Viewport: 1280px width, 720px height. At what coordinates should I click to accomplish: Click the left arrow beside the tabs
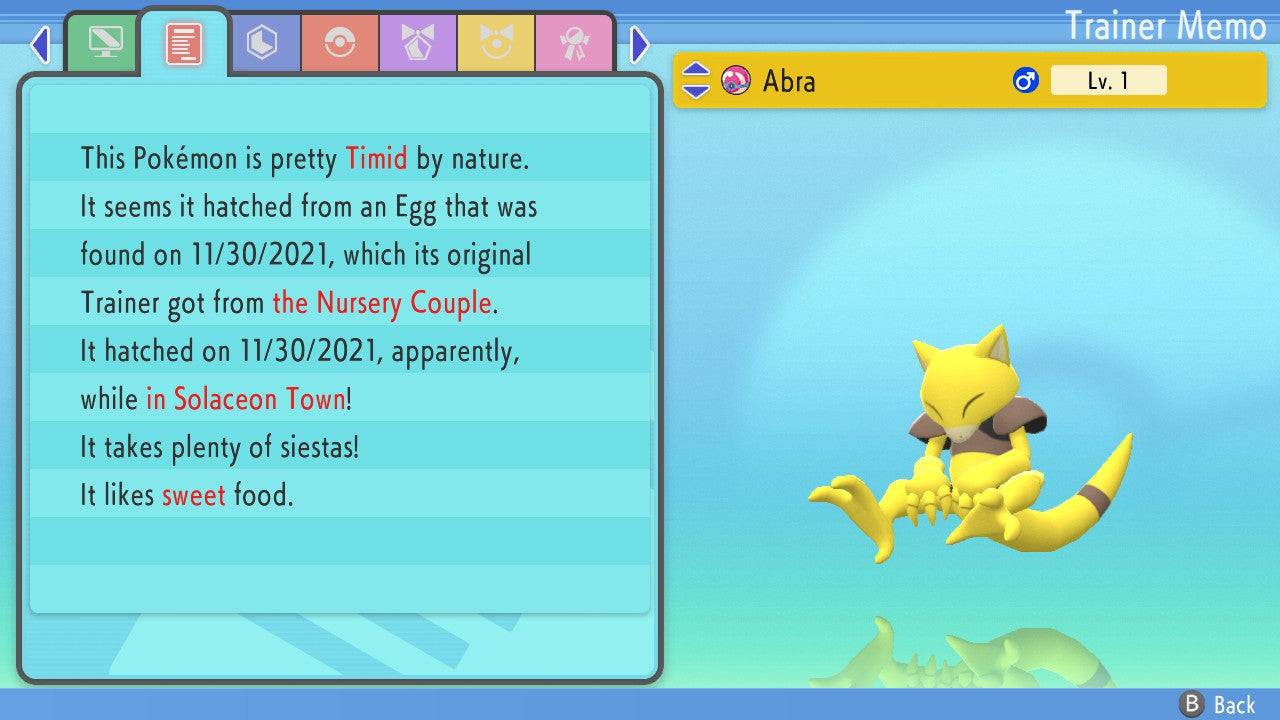[x=41, y=44]
